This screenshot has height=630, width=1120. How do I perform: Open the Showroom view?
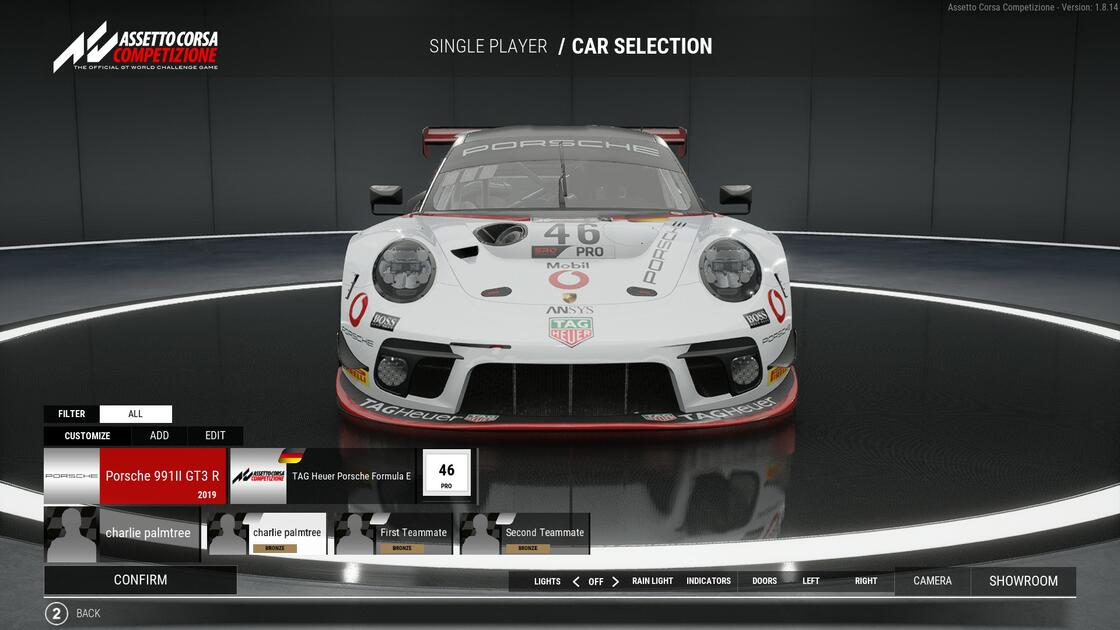tap(1023, 581)
